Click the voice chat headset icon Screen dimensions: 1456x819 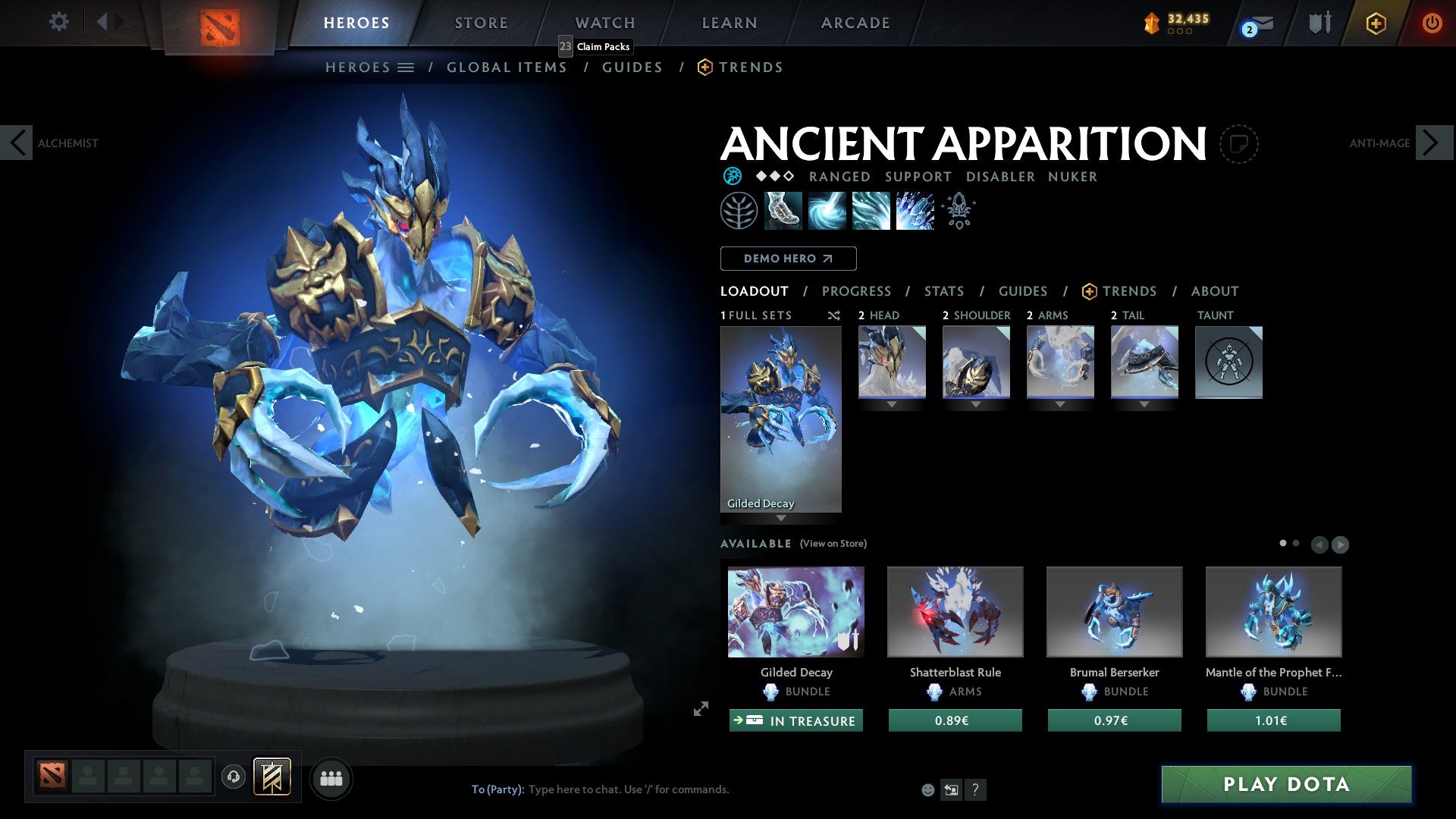click(x=234, y=777)
